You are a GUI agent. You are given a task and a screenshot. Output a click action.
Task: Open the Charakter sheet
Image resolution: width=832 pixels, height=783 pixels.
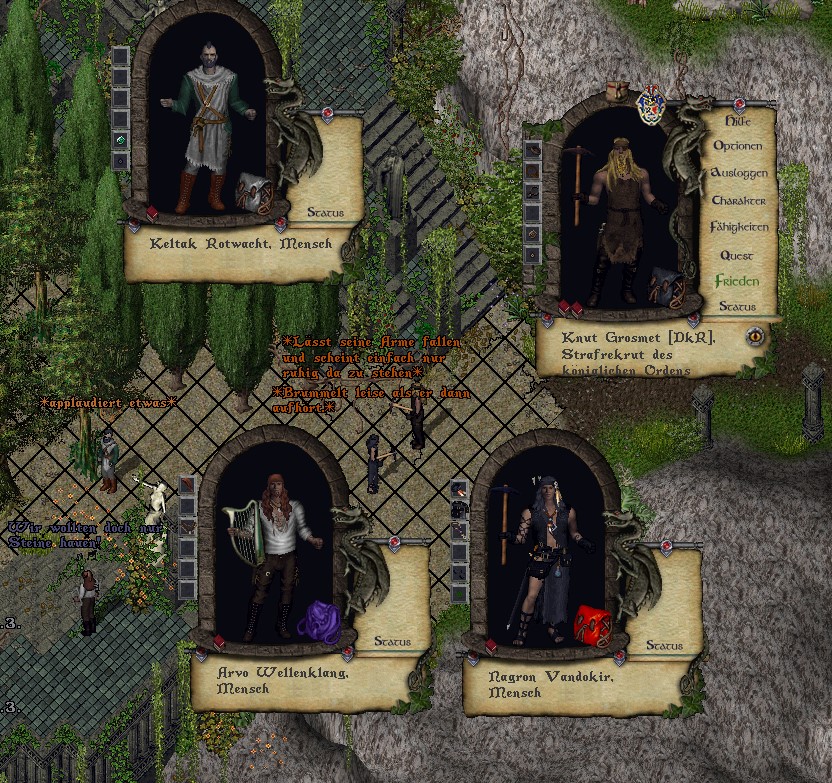click(738, 201)
